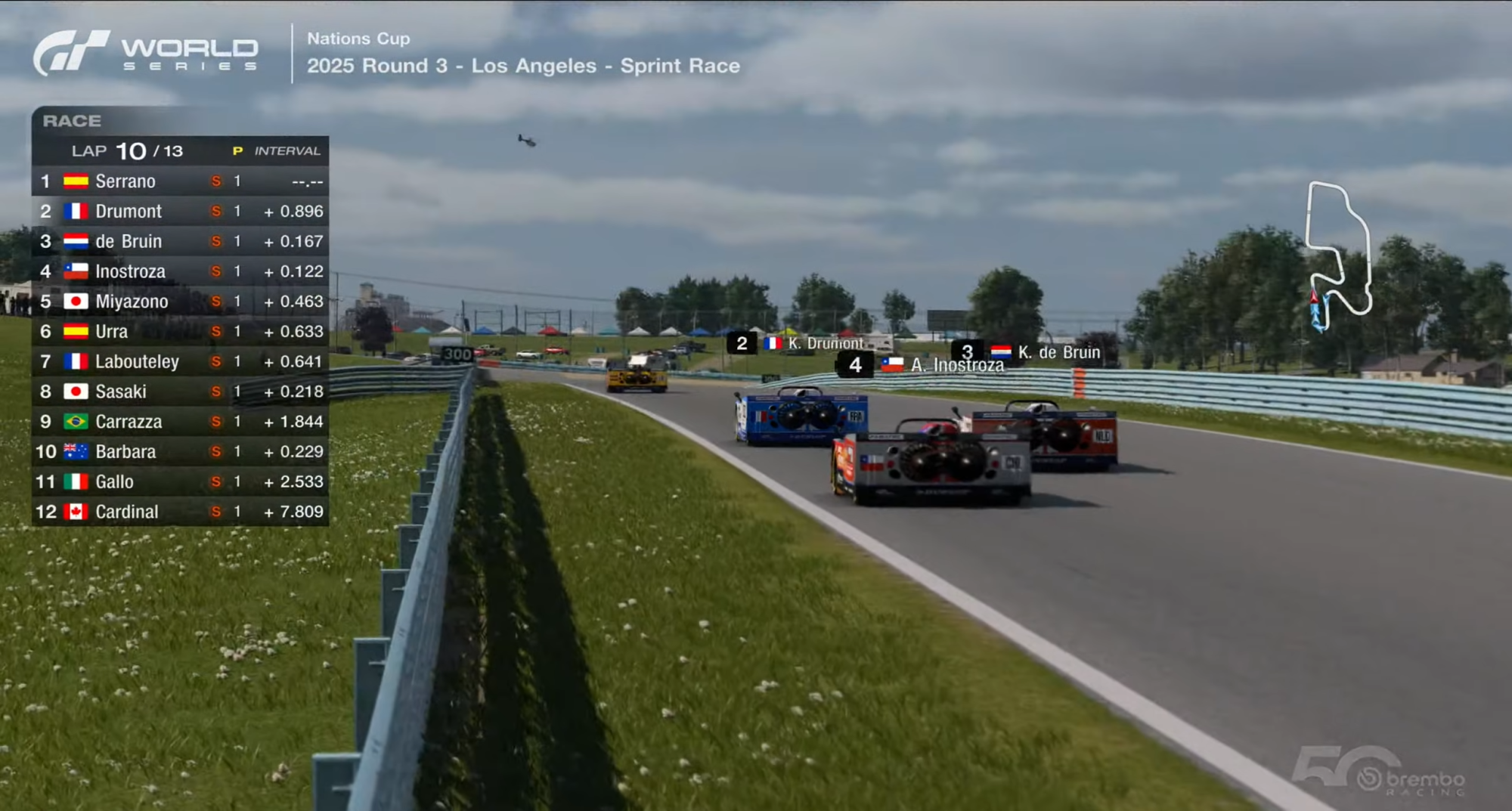Select Cardinal's row in the standings
1512x811 pixels.
pyautogui.click(x=180, y=512)
